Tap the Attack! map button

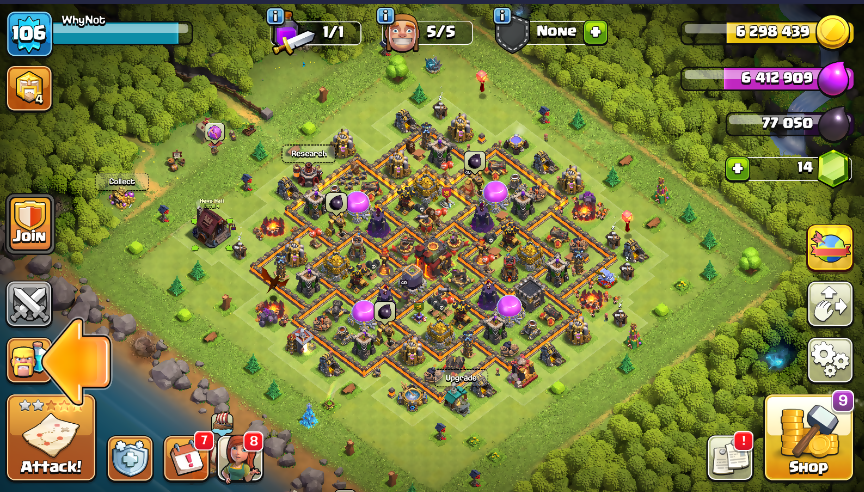click(x=51, y=438)
